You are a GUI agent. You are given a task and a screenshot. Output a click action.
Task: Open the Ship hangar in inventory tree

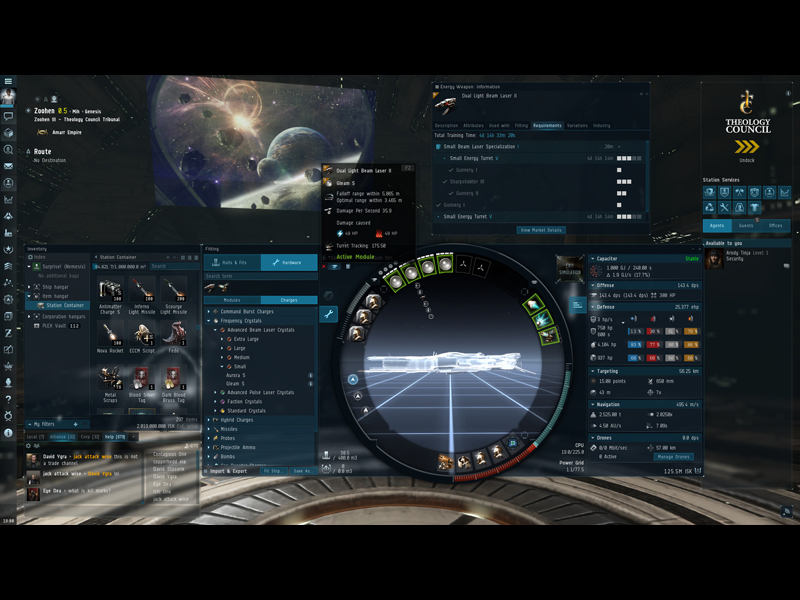[x=55, y=287]
